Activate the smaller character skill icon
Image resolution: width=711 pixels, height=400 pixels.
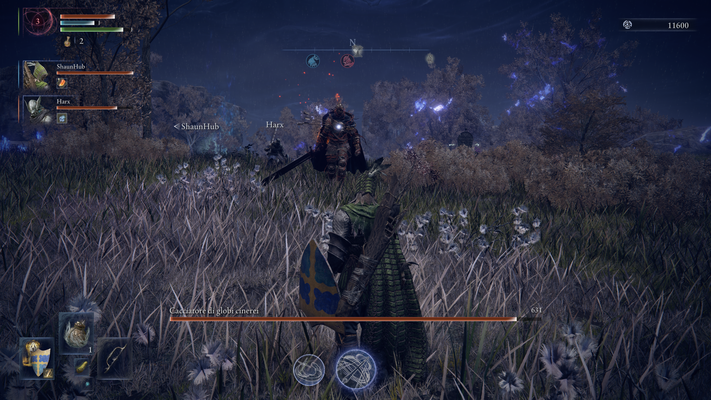(x=309, y=369)
